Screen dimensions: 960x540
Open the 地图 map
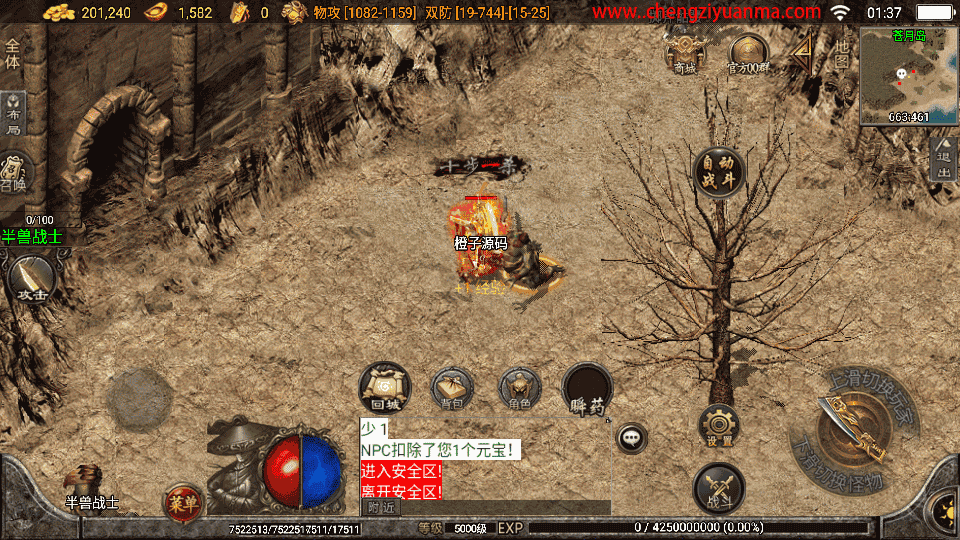coord(842,53)
